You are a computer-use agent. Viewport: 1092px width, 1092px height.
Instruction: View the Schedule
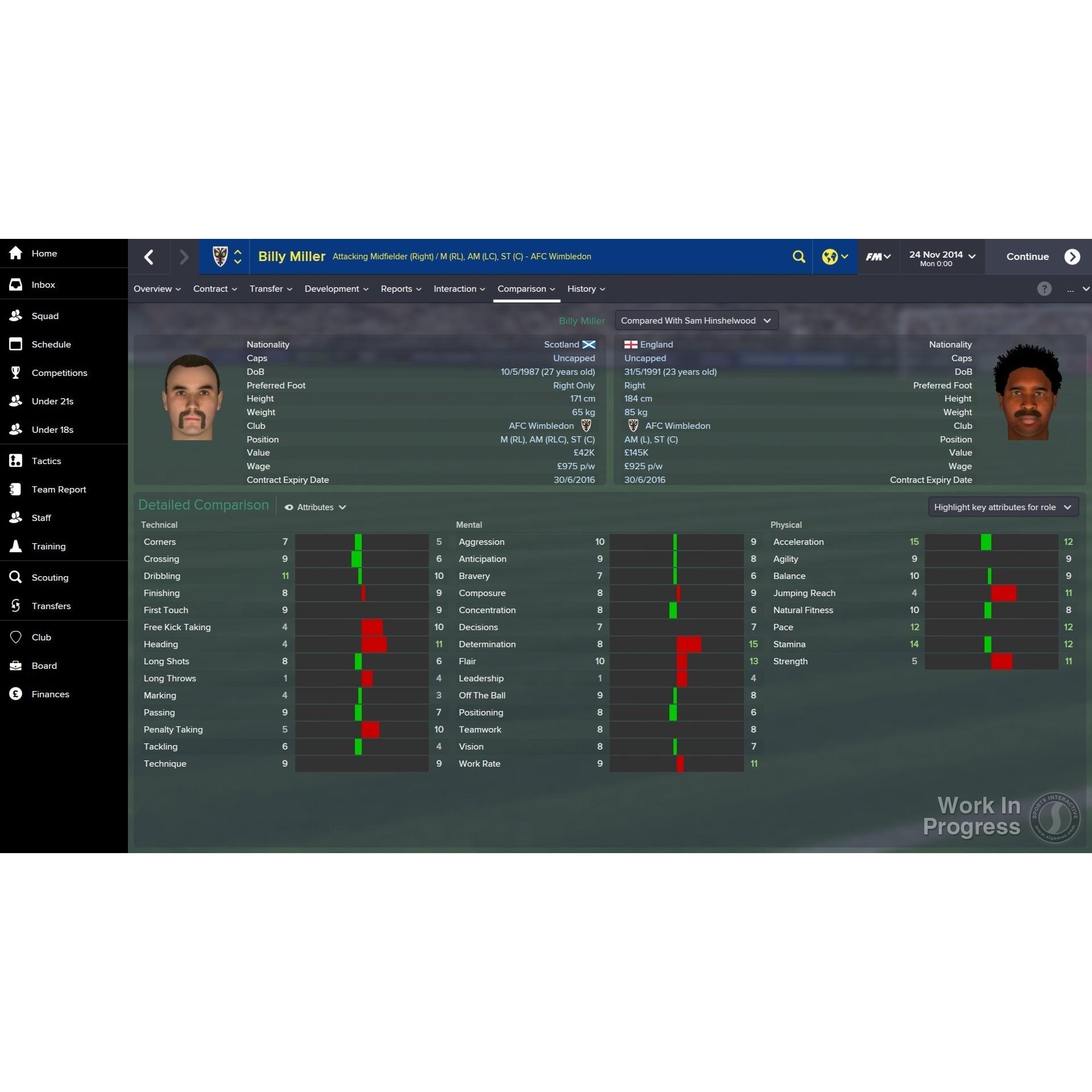(51, 345)
